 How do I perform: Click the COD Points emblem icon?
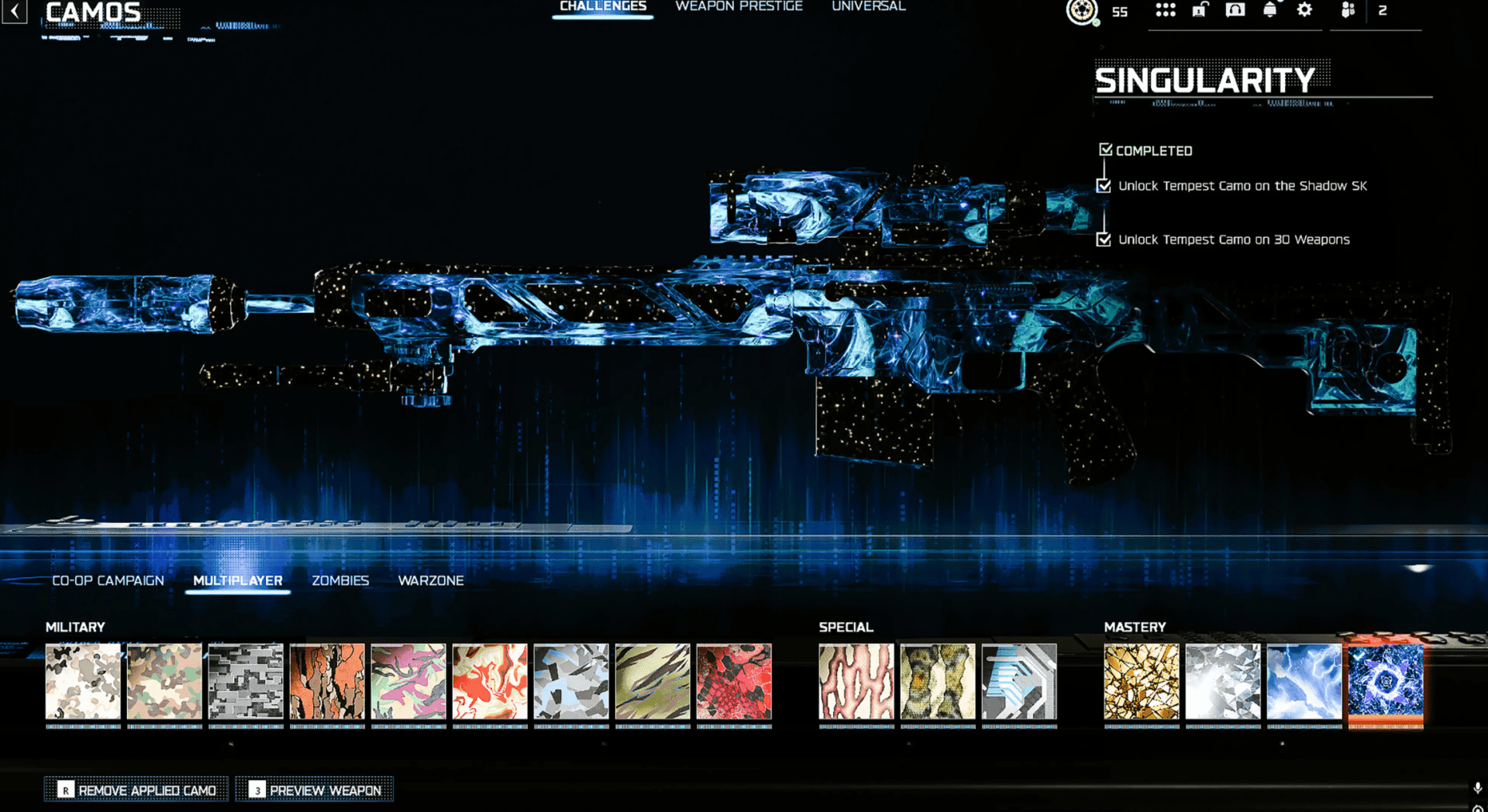pyautogui.click(x=1081, y=12)
